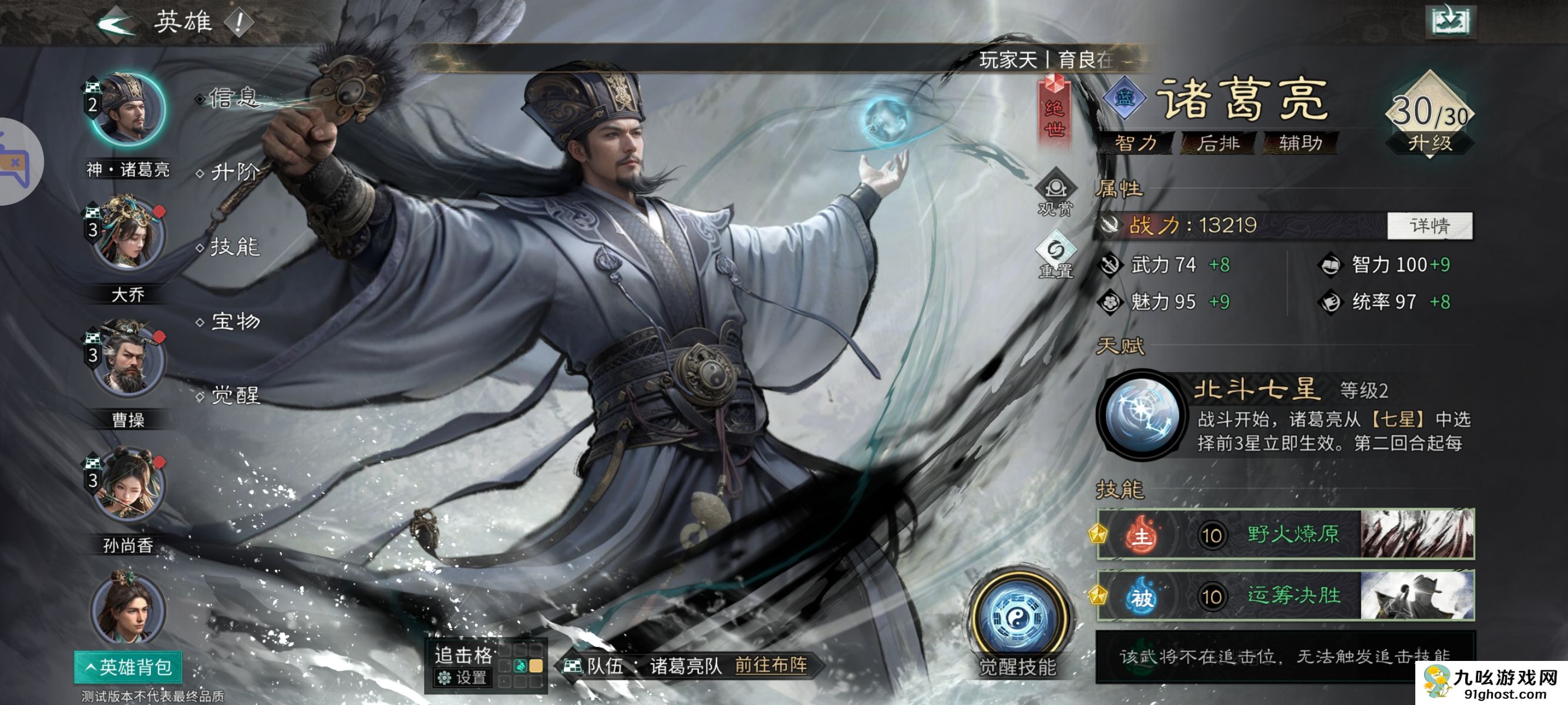Select the 运筹决胜 passive skill

point(1285,595)
